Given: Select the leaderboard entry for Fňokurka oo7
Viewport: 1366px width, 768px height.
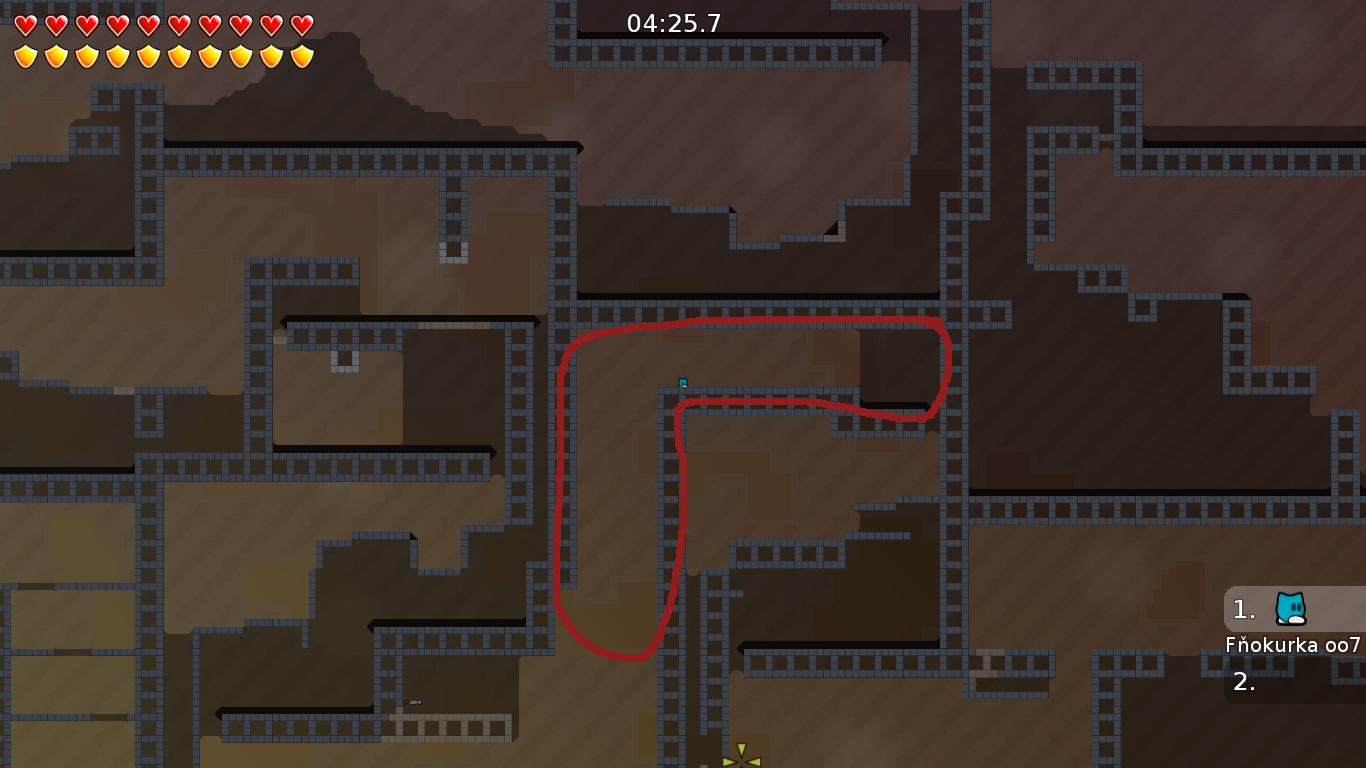Looking at the screenshot, I should [x=1293, y=645].
